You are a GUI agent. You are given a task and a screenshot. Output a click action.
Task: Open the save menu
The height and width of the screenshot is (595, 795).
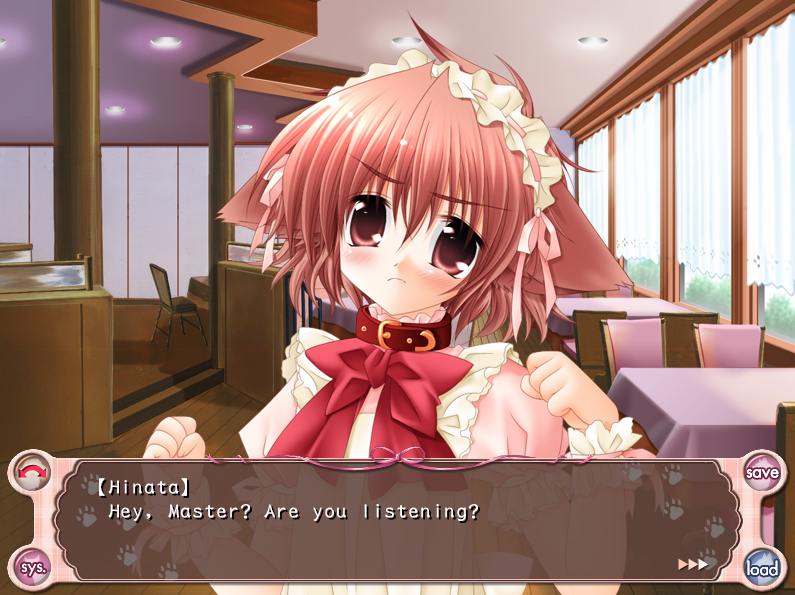(763, 472)
